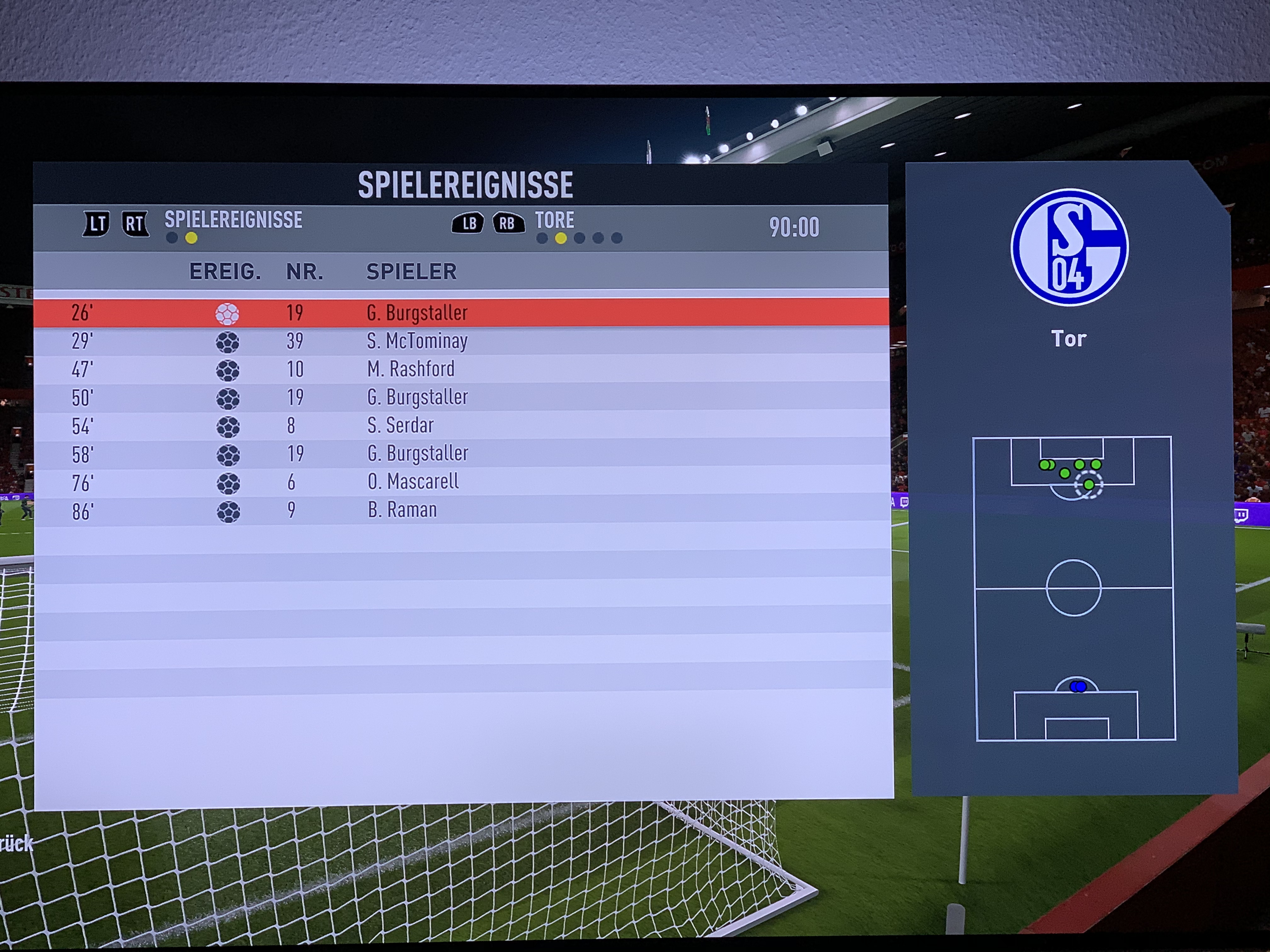Highlight the 50' G. Burgstaller goal row
This screenshot has height=952, width=1270.
tap(417, 397)
